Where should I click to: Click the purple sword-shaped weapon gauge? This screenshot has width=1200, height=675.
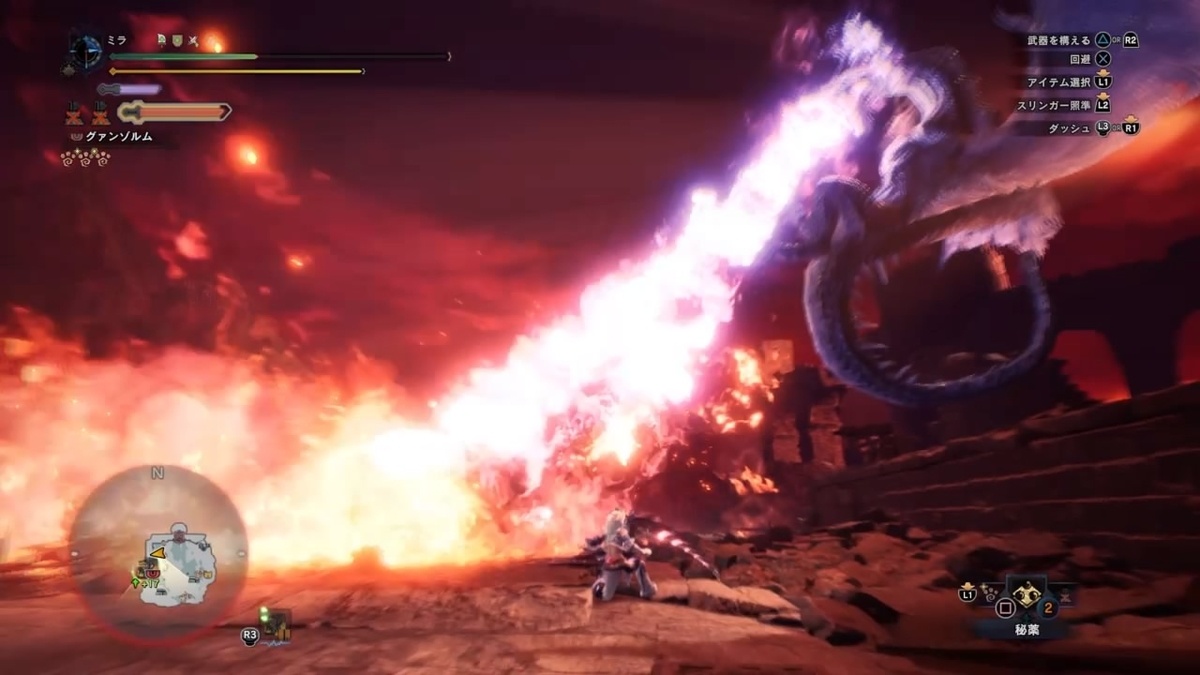130,89
